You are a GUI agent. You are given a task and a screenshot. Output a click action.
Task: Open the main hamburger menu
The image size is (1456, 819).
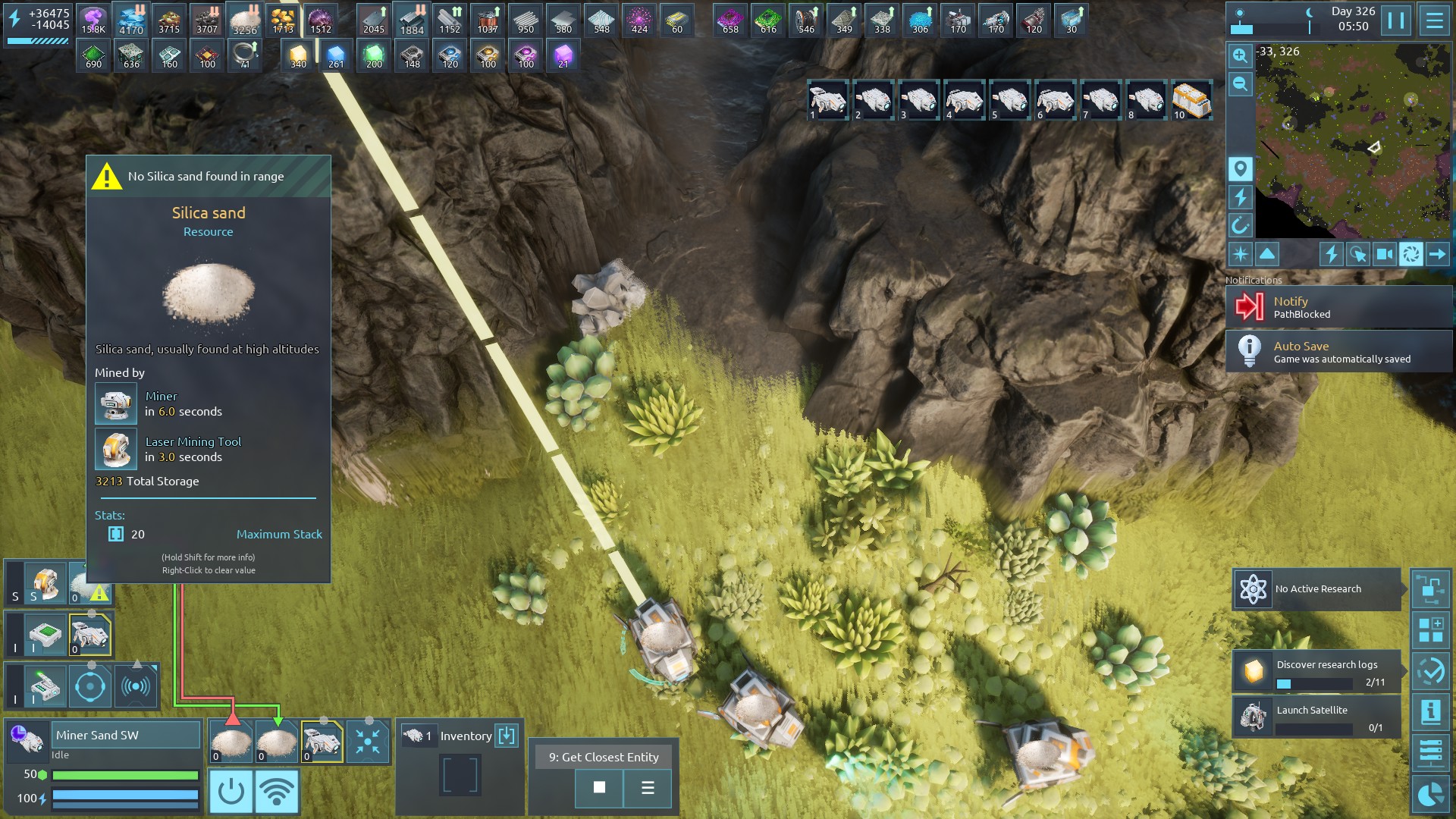[x=1434, y=20]
